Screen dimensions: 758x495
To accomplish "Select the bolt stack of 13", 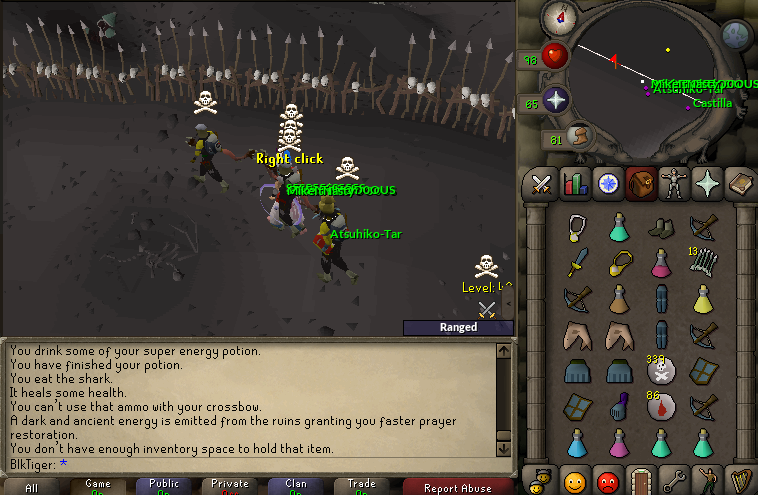I will 705,262.
